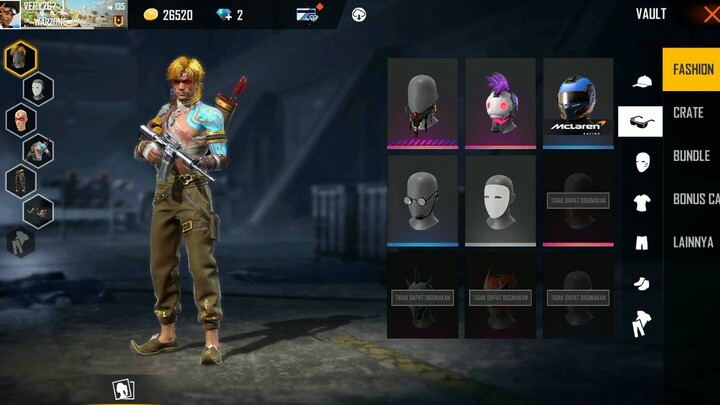Select the equipped shoes slot
This screenshot has height=405, width=720.
tap(39, 211)
